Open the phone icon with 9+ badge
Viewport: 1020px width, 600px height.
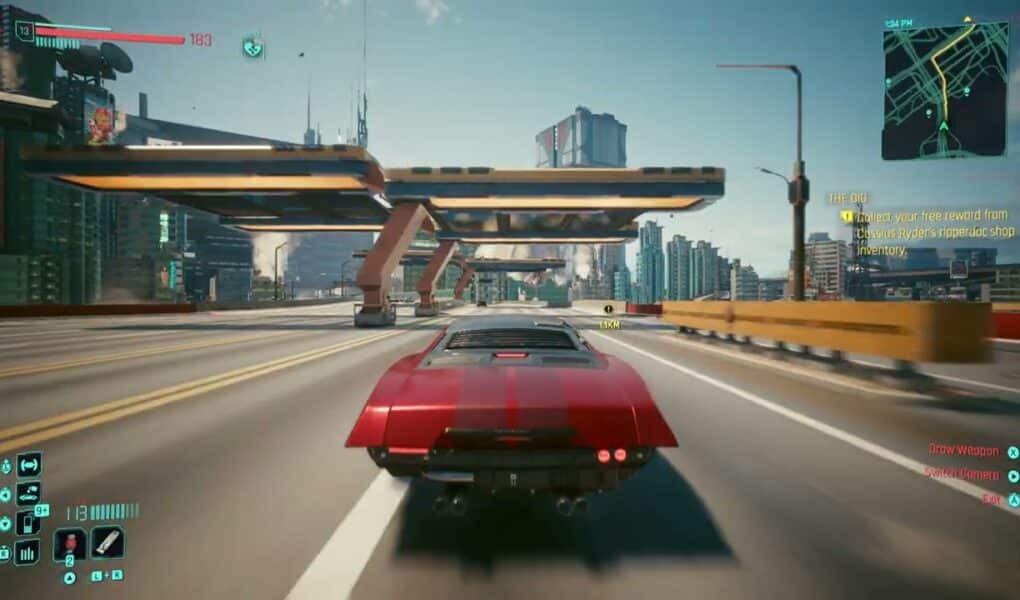29,522
